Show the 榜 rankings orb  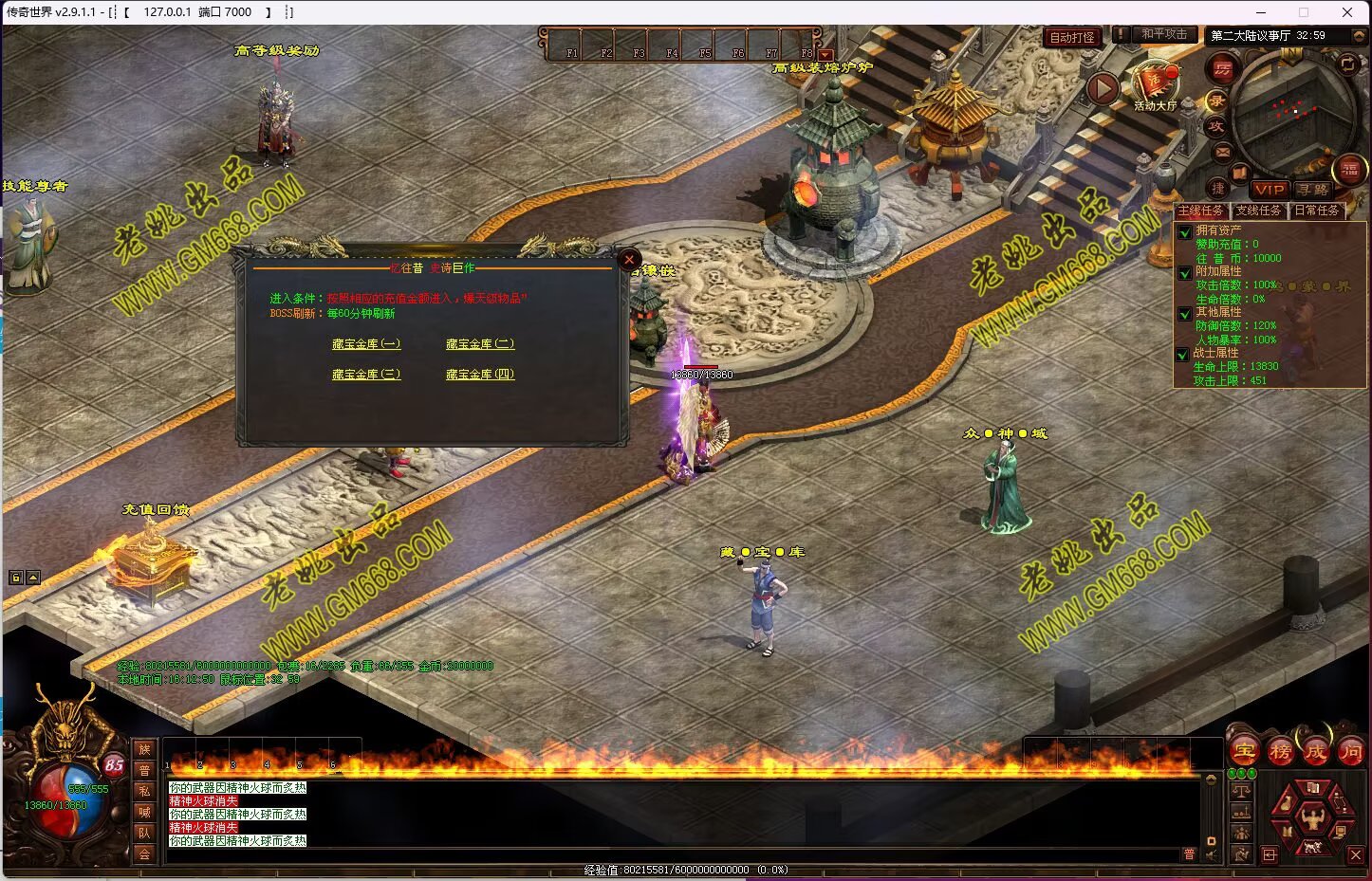pyautogui.click(x=1280, y=752)
